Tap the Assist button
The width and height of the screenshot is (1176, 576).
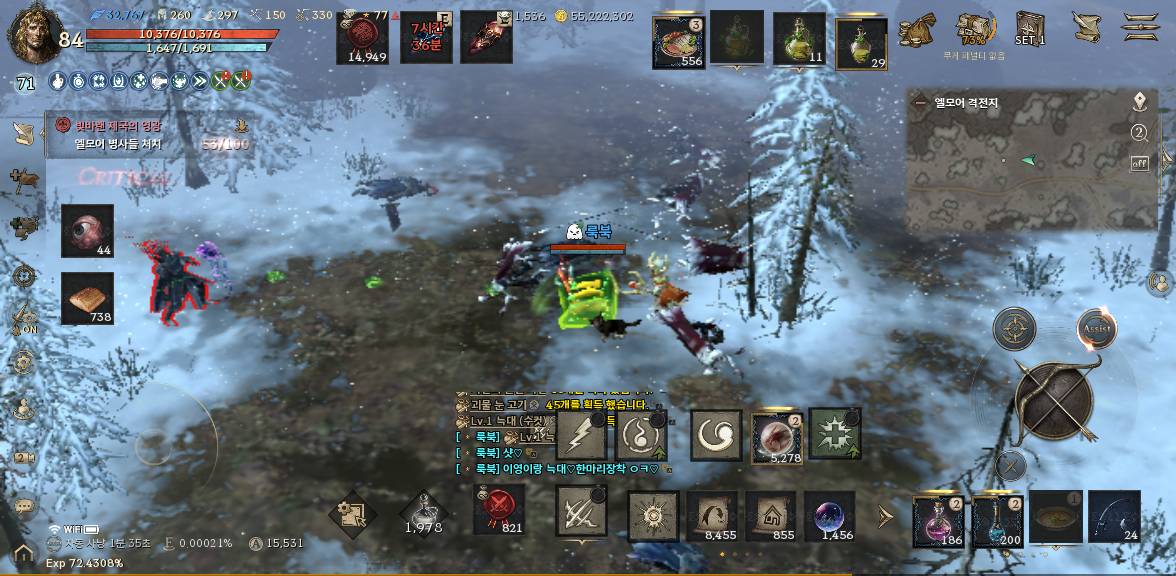(x=1096, y=328)
